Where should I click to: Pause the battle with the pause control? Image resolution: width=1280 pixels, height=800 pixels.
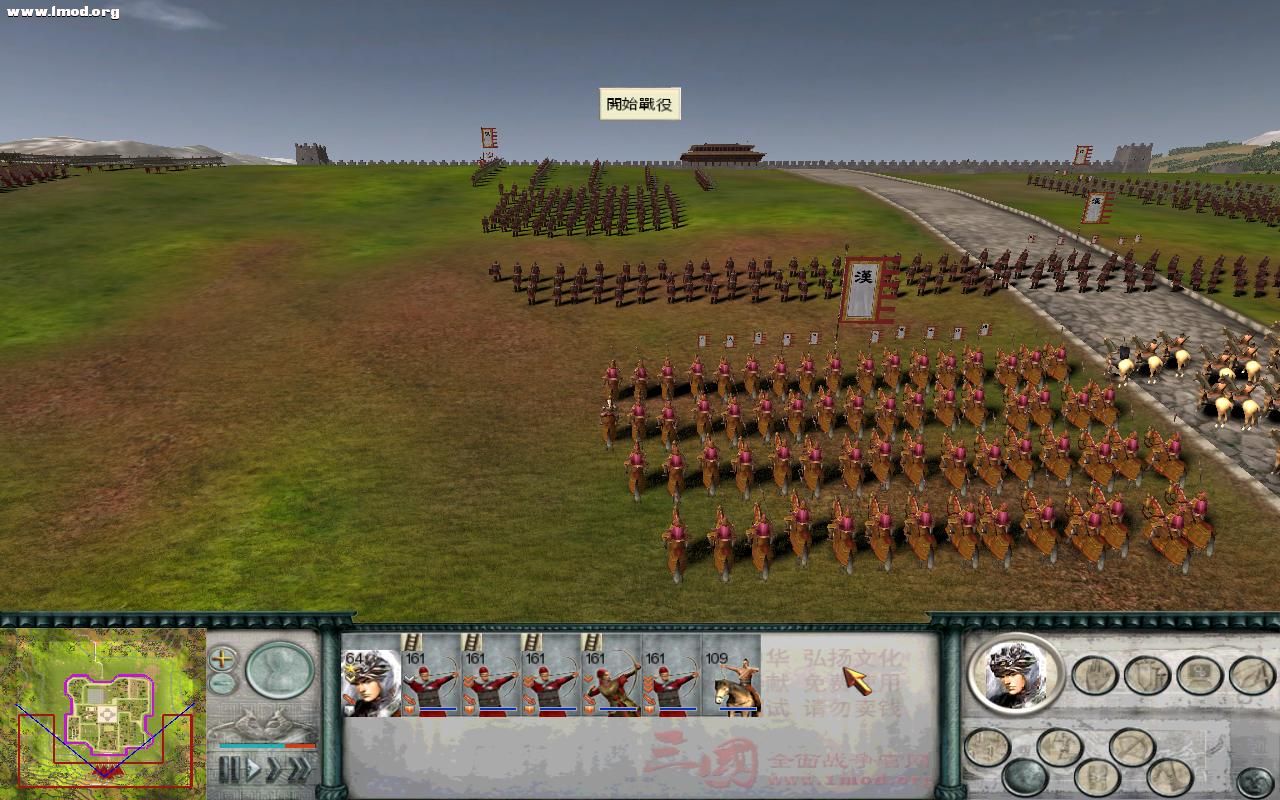(x=227, y=768)
